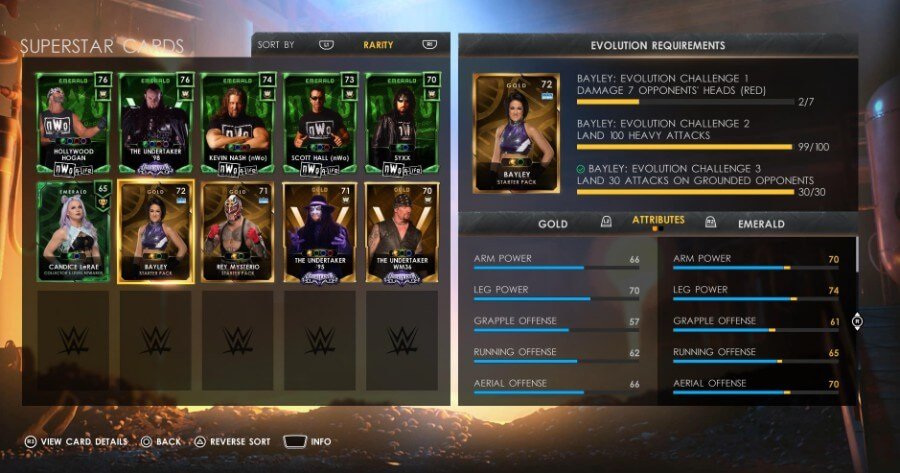
Task: Choose The Undertaker 95 gold card
Action: coord(319,231)
